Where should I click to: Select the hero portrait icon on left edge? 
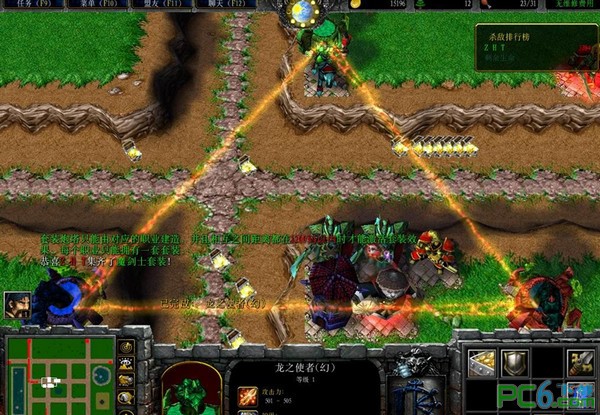16,304
